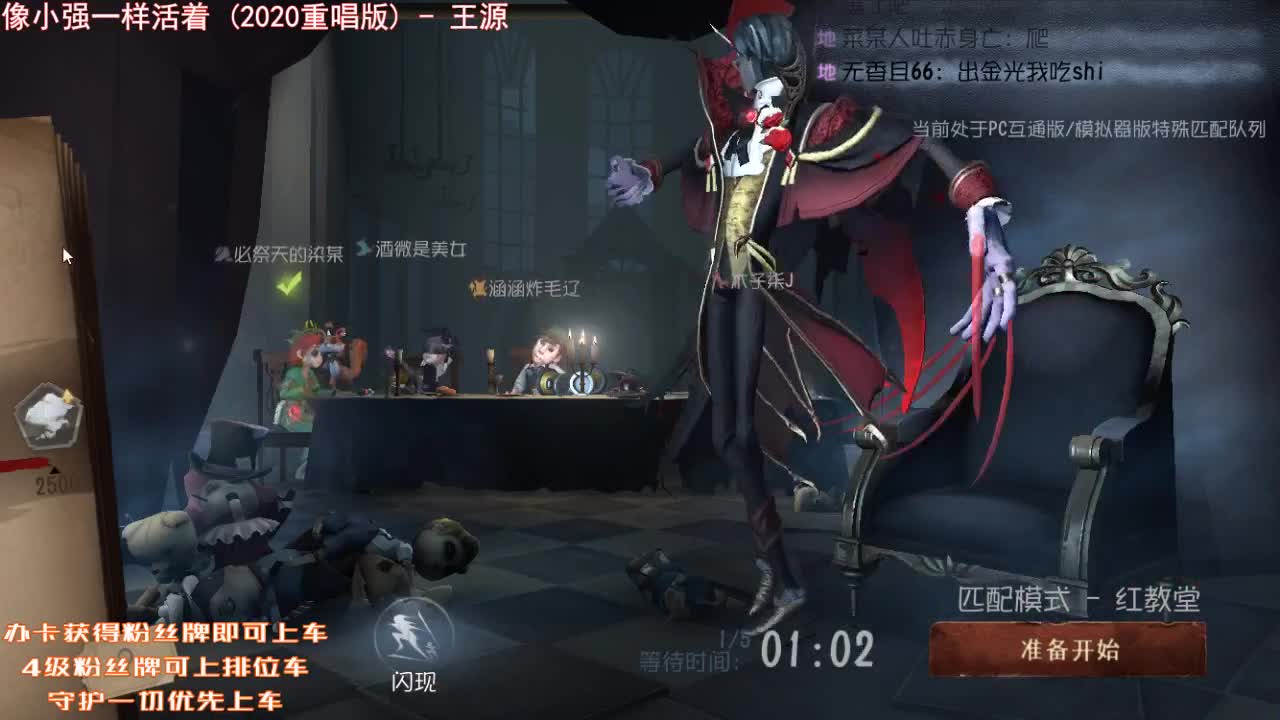Expand the 2500 counter using its small arrow

click(x=55, y=470)
